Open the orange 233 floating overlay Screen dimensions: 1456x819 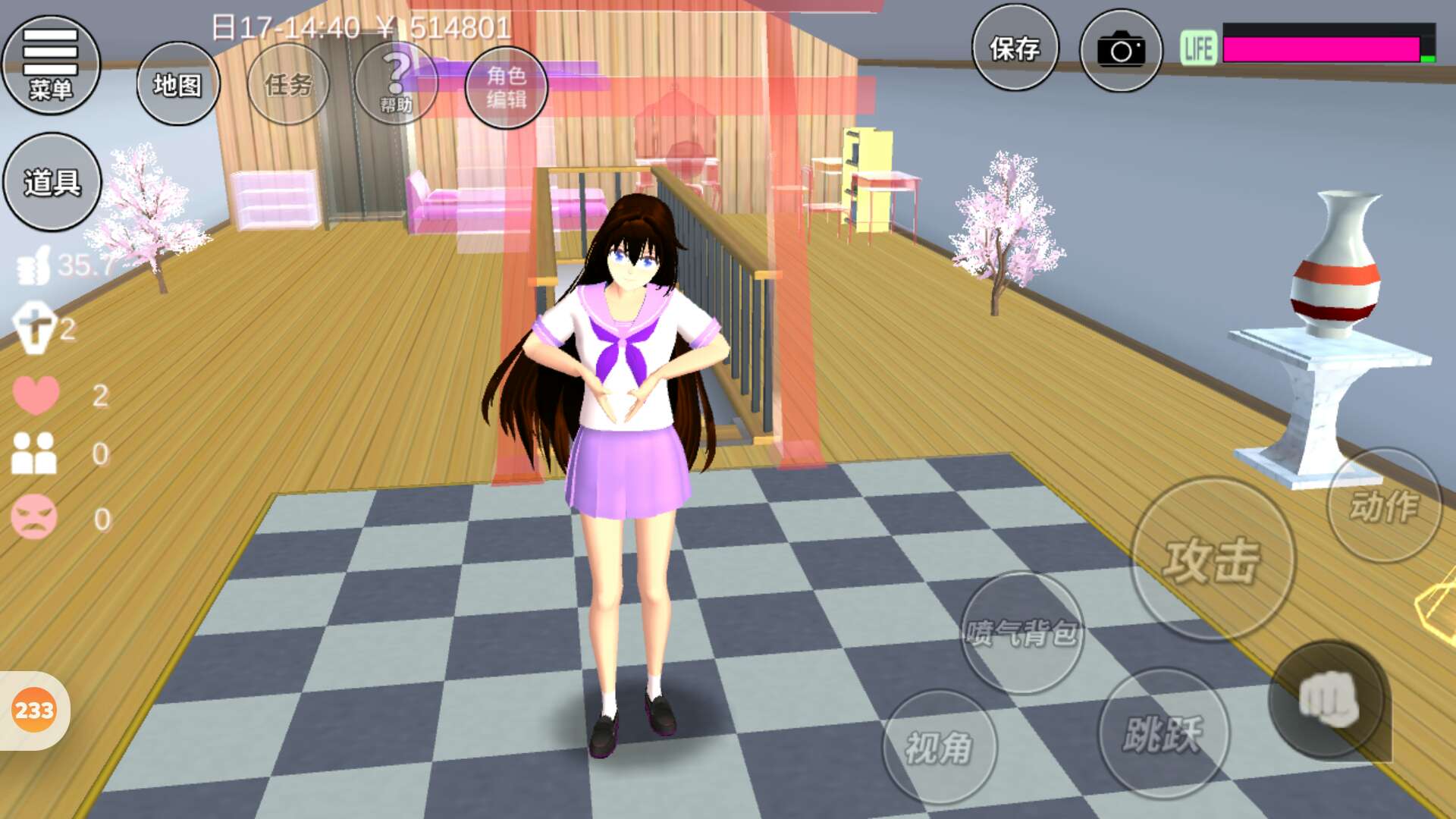click(34, 711)
